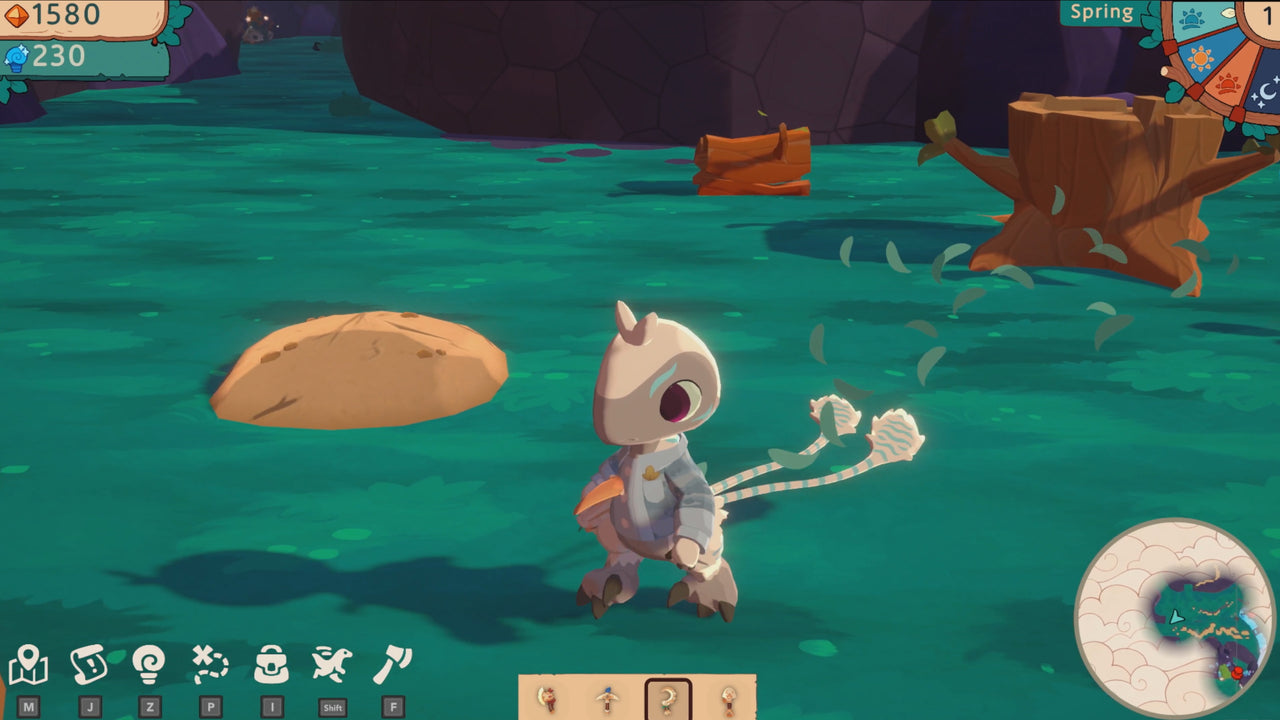This screenshot has width=1280, height=720.
Task: Select the pickaxe in the hotbar
Action: click(x=606, y=697)
